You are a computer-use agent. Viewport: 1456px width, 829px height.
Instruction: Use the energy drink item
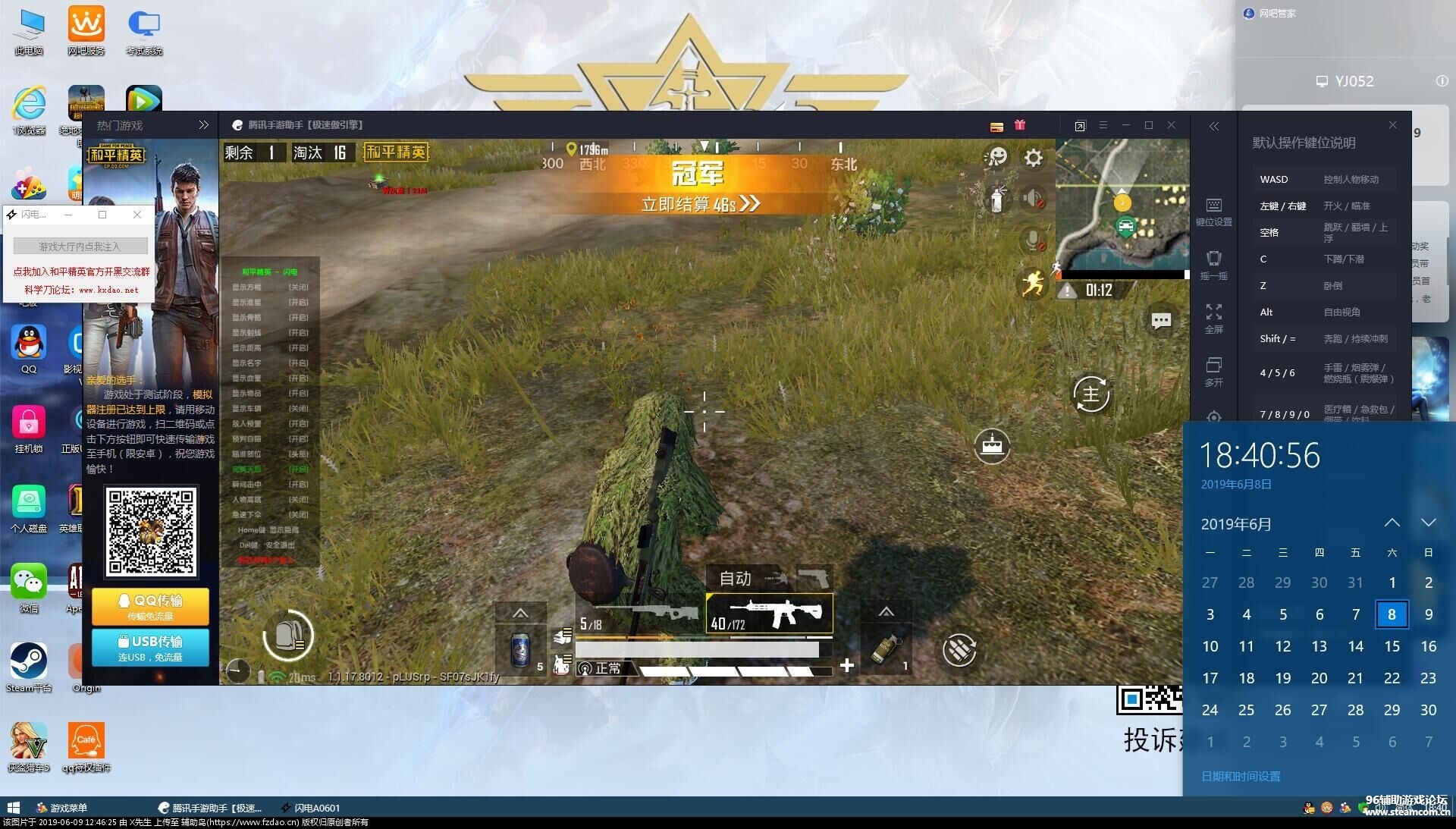tap(521, 650)
